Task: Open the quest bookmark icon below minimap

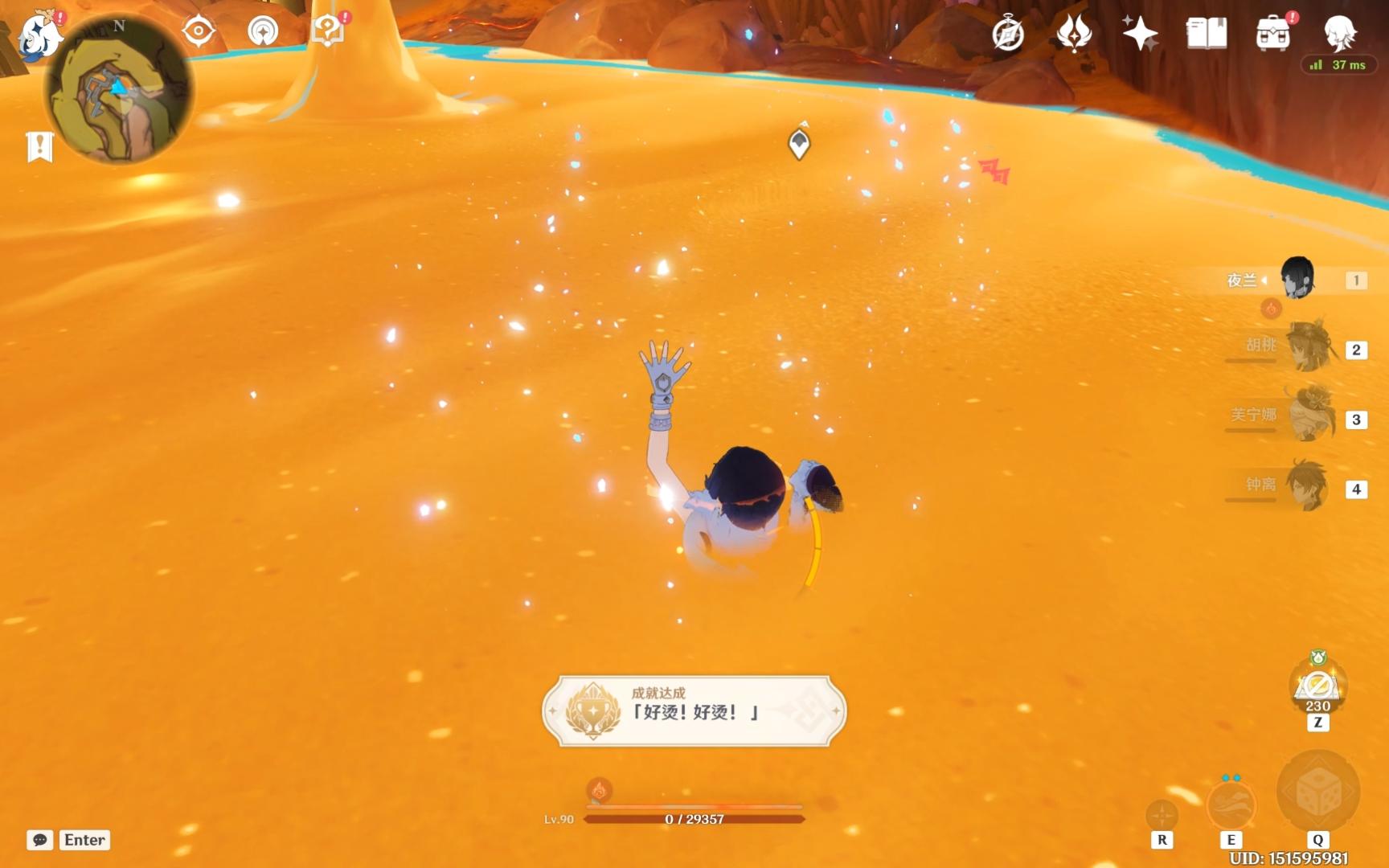Action: pos(39,147)
